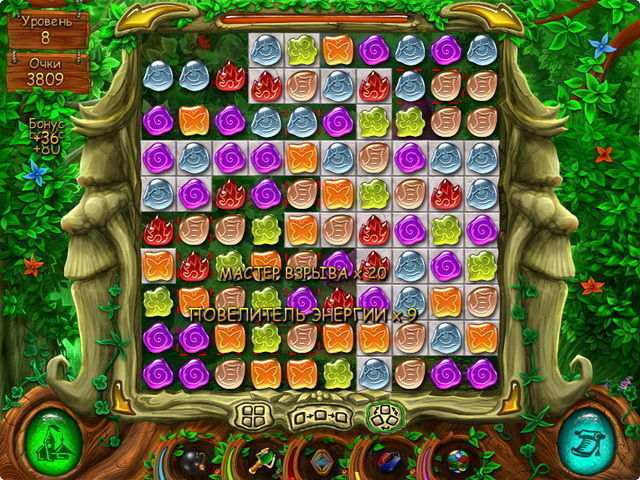
Task: Activate the diamond gem power-up
Action: point(320,461)
